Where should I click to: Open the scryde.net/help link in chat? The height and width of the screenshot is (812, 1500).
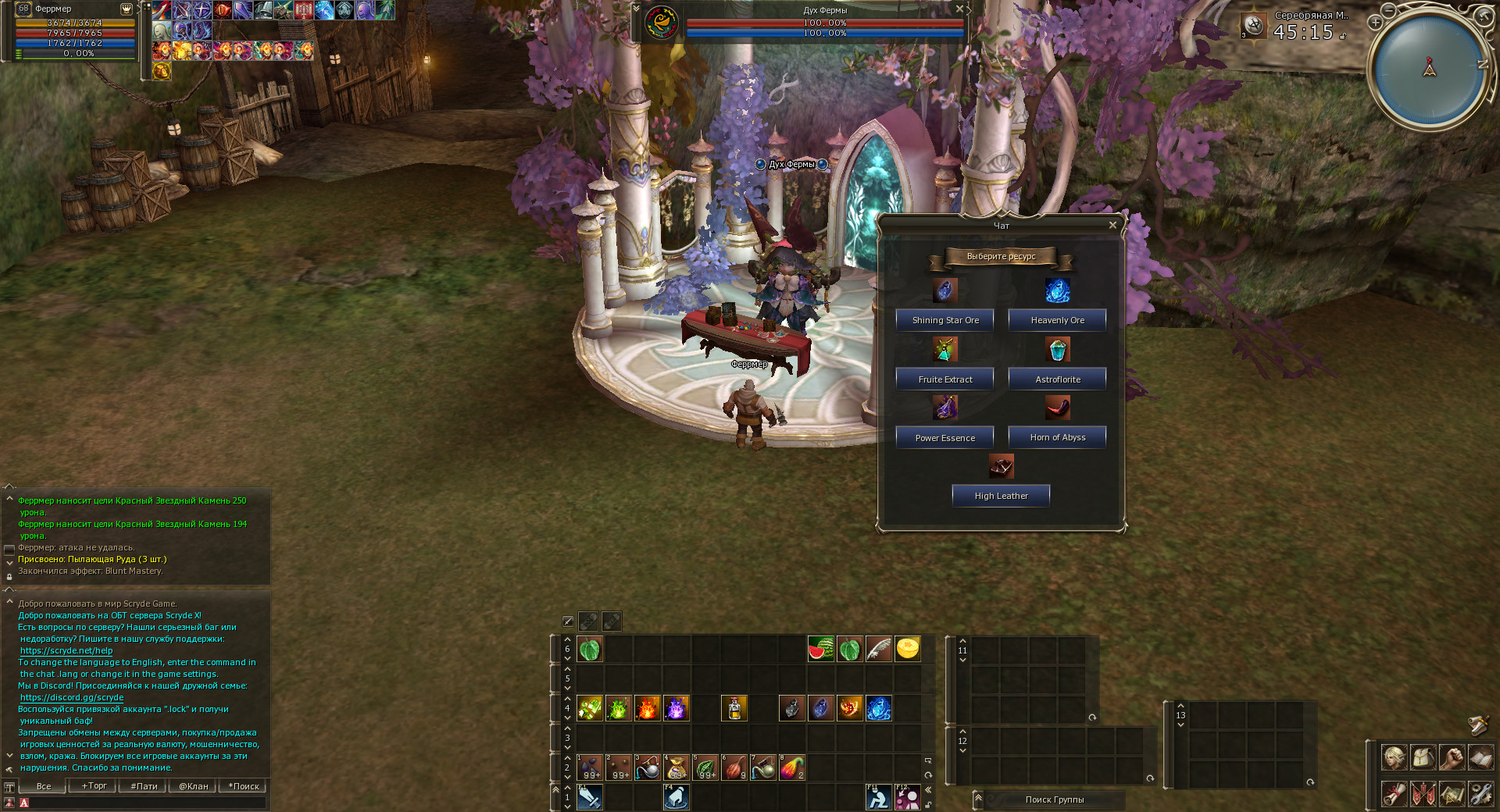(66, 650)
